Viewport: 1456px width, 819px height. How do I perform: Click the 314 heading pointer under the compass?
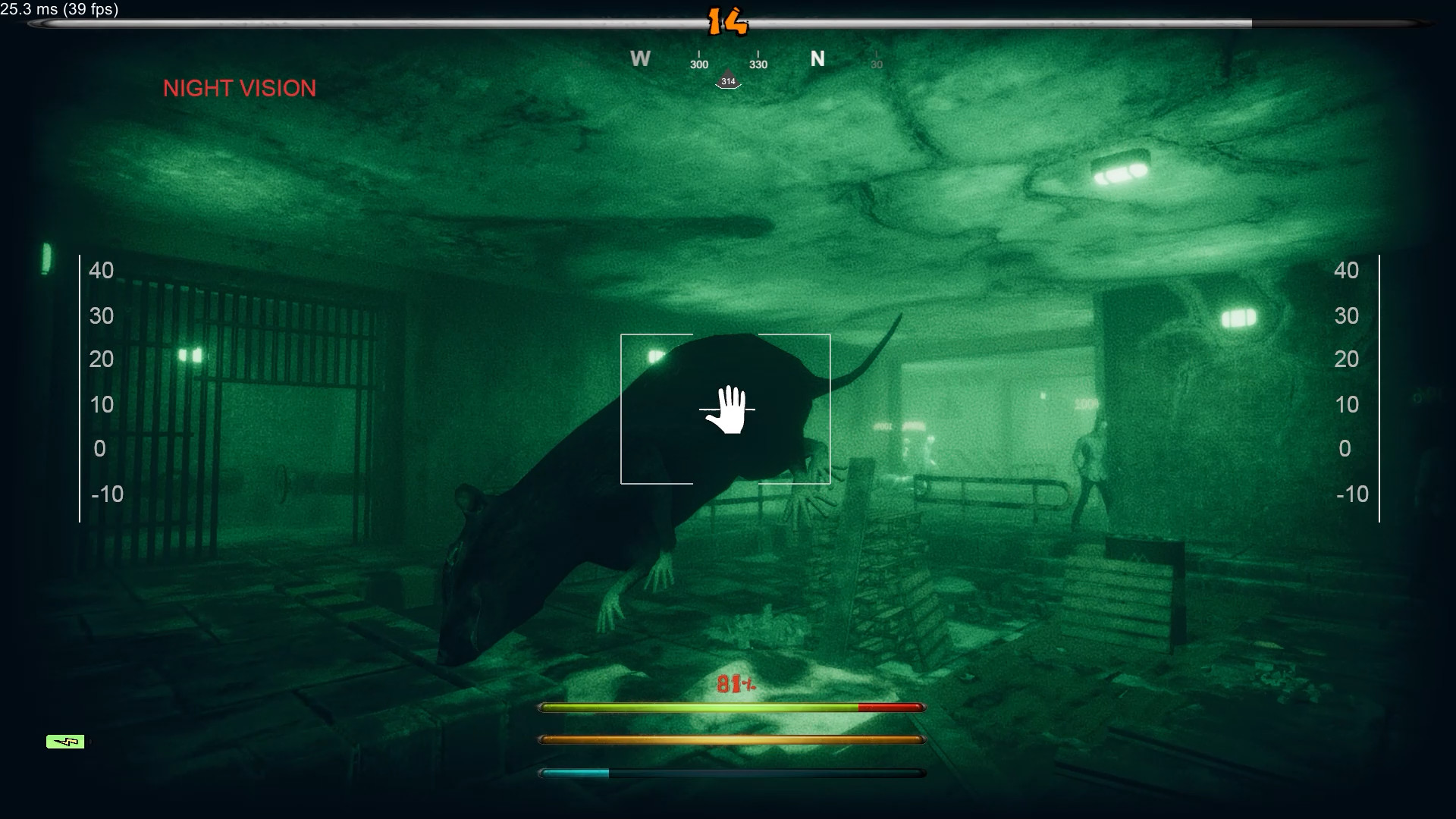pos(728,80)
